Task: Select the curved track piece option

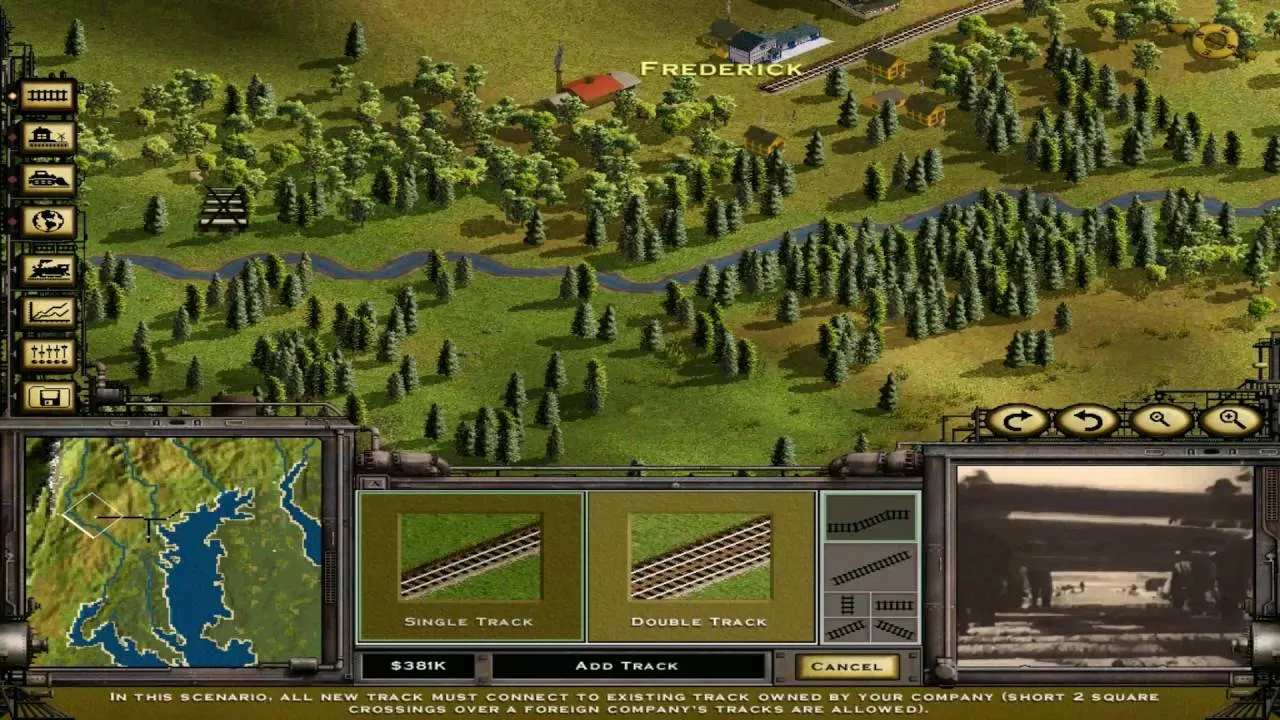Action: coord(869,519)
